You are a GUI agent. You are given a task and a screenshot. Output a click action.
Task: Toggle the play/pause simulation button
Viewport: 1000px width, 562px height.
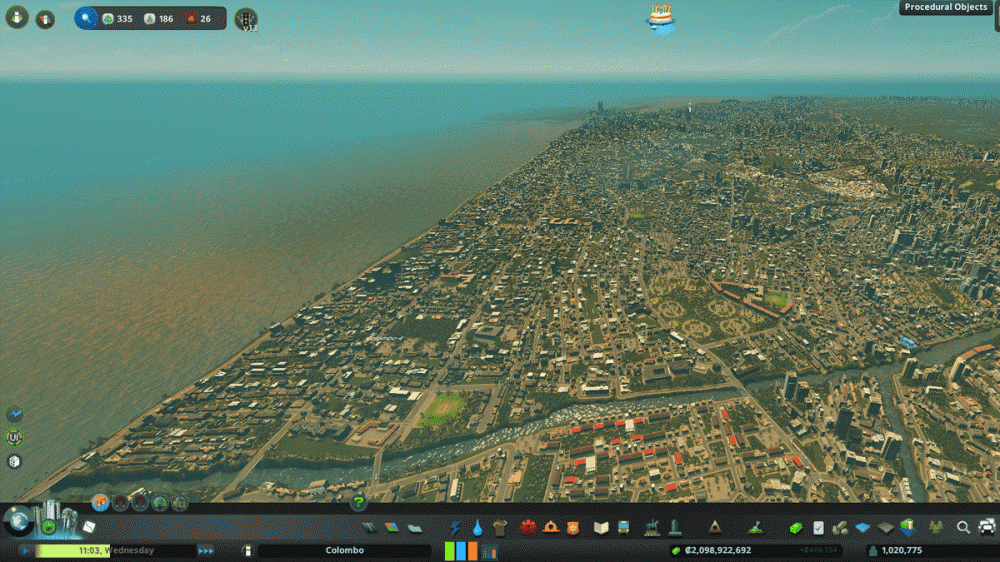click(25, 550)
